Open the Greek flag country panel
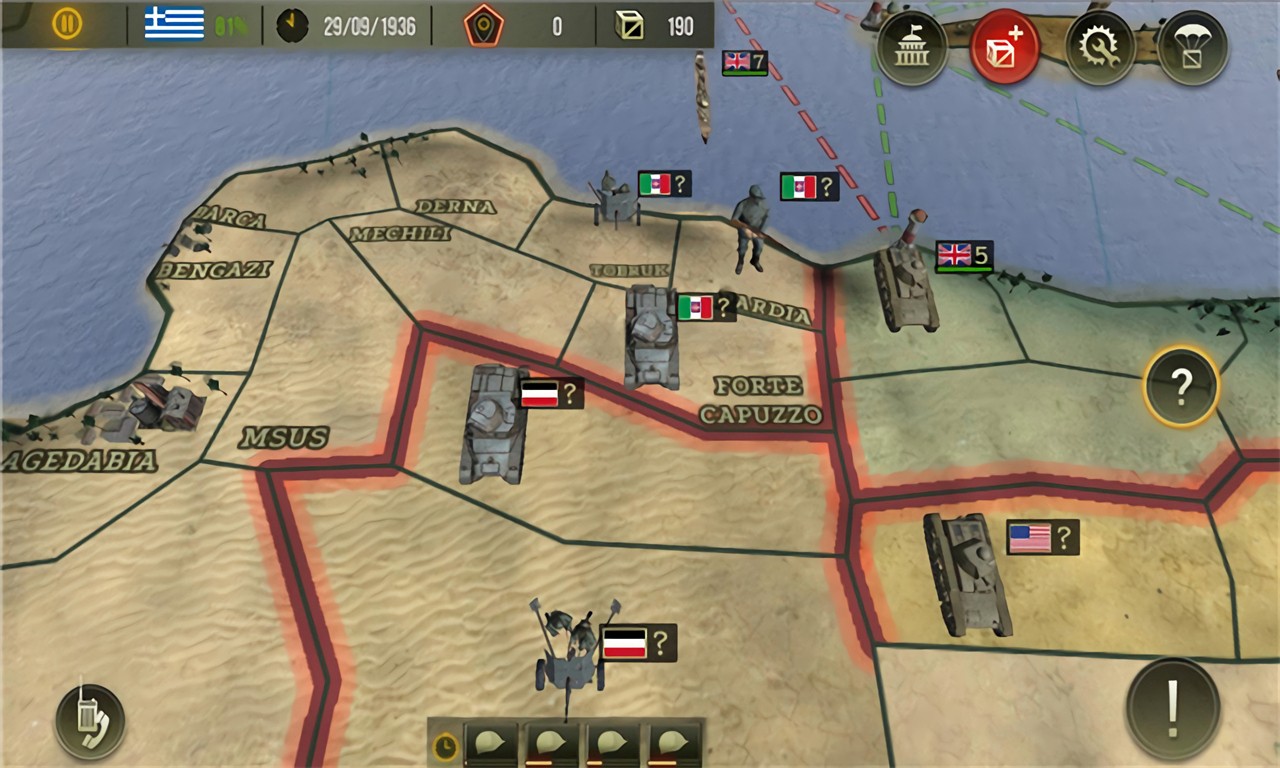 [174, 24]
